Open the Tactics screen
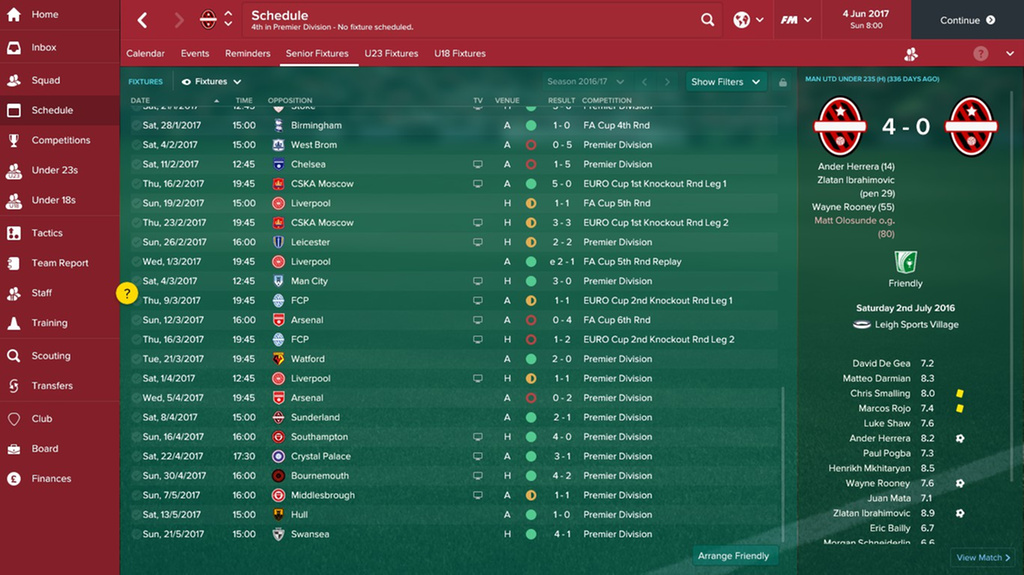1024x575 pixels. 46,233
